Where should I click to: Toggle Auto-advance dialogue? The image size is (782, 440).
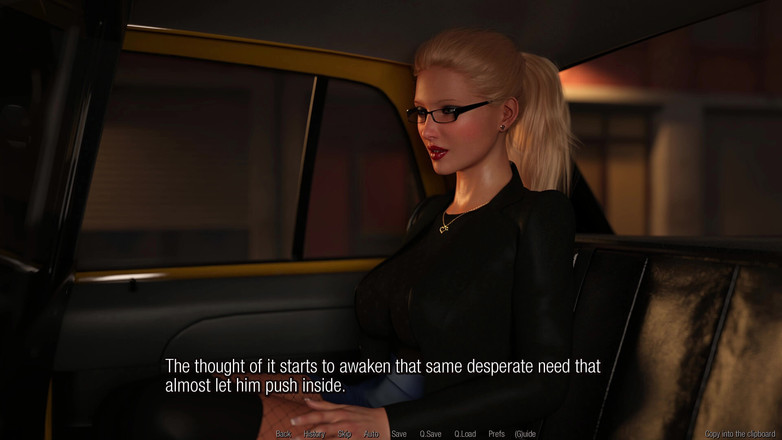coord(371,434)
